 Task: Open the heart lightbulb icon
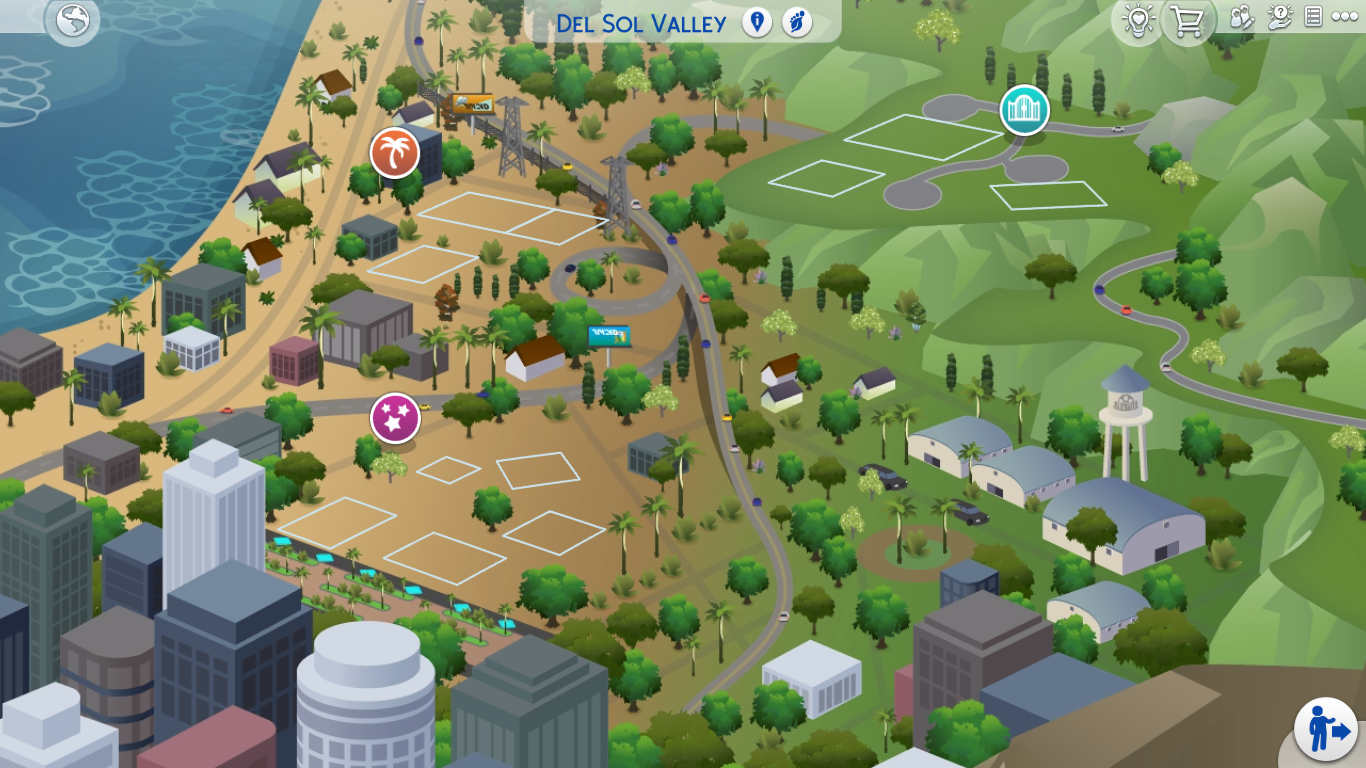point(1138,20)
